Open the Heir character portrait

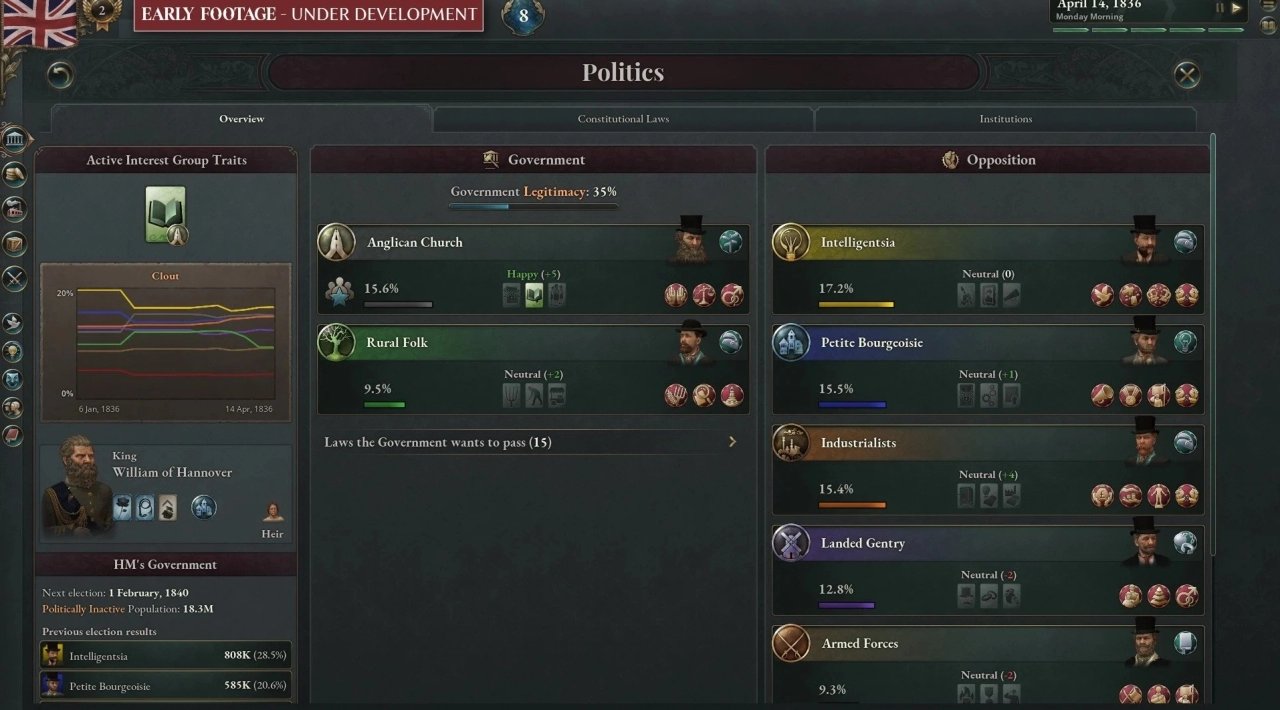pos(272,513)
